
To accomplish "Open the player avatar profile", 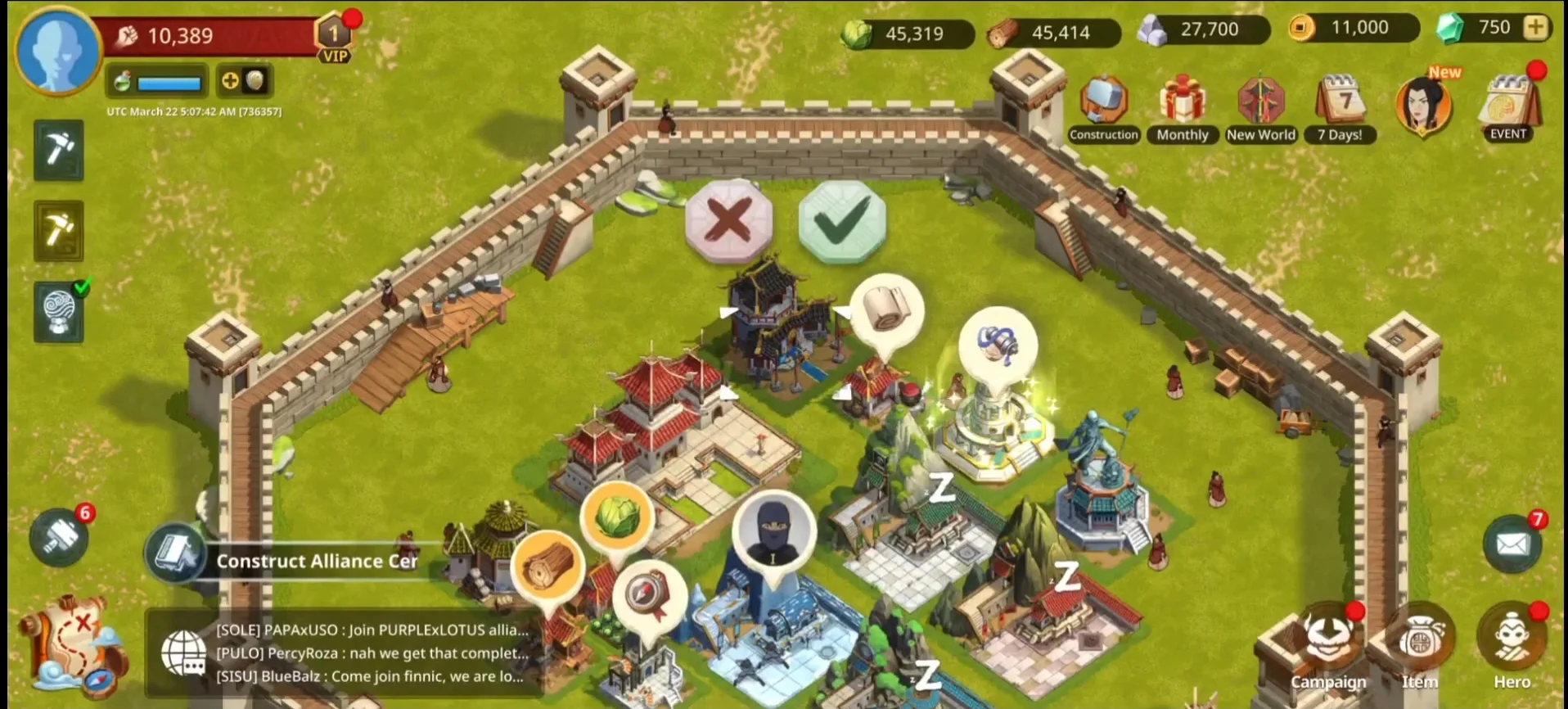I will point(58,50).
